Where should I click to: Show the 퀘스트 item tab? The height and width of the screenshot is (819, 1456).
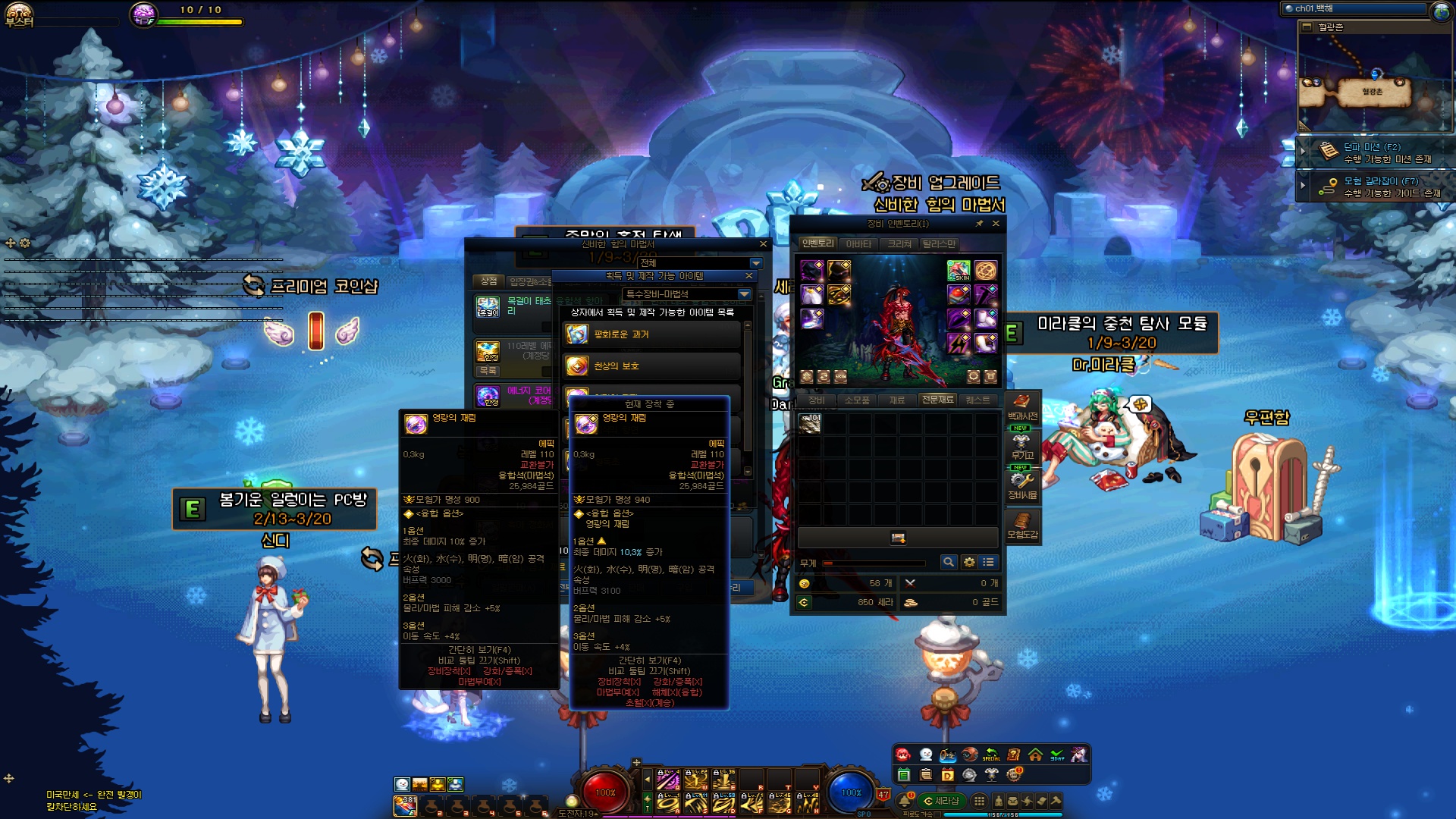tap(977, 400)
